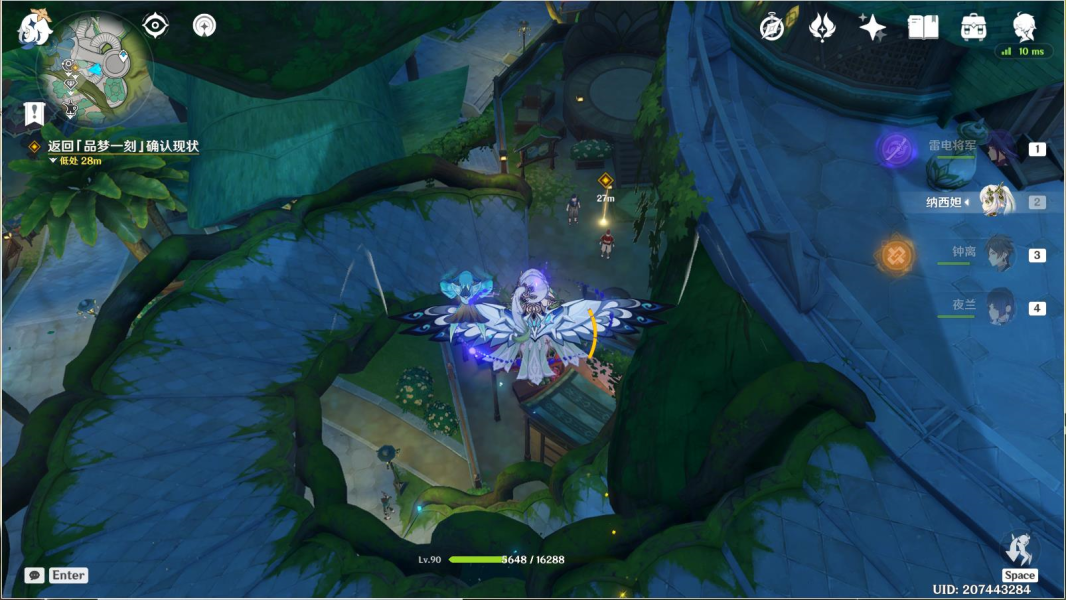Open the character head profile icon

(1024, 27)
